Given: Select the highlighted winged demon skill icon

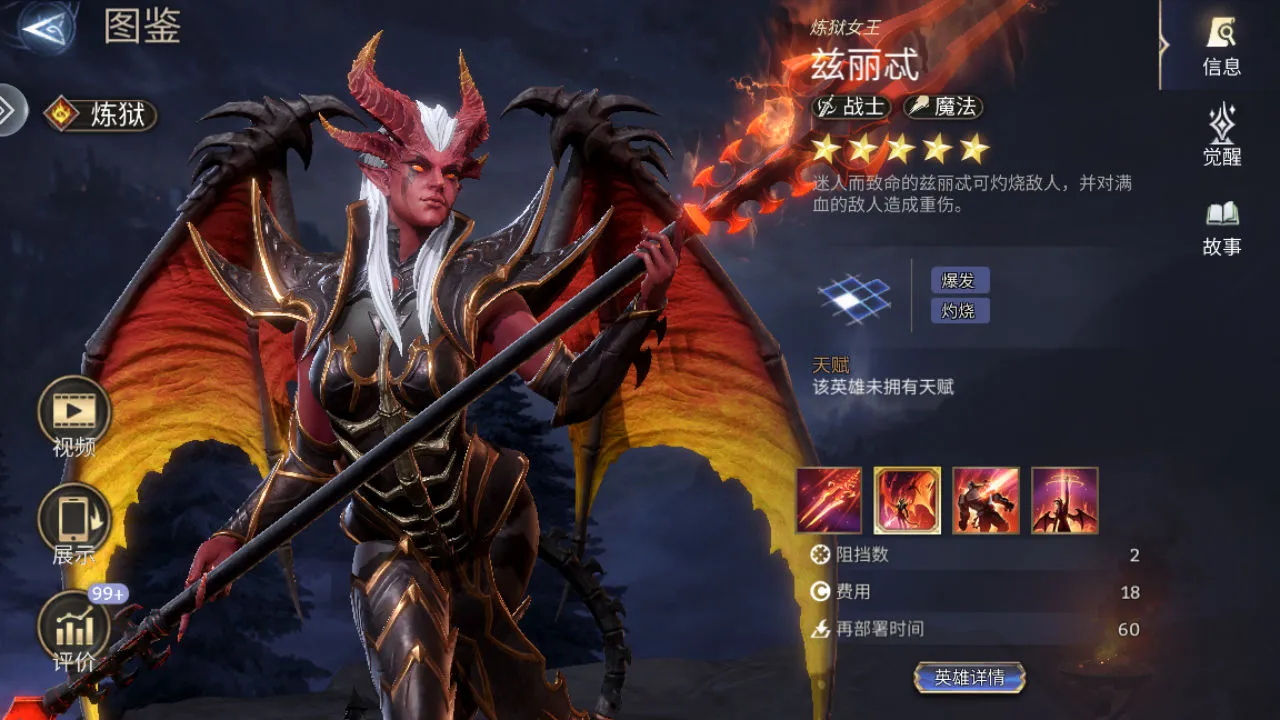Looking at the screenshot, I should (907, 500).
